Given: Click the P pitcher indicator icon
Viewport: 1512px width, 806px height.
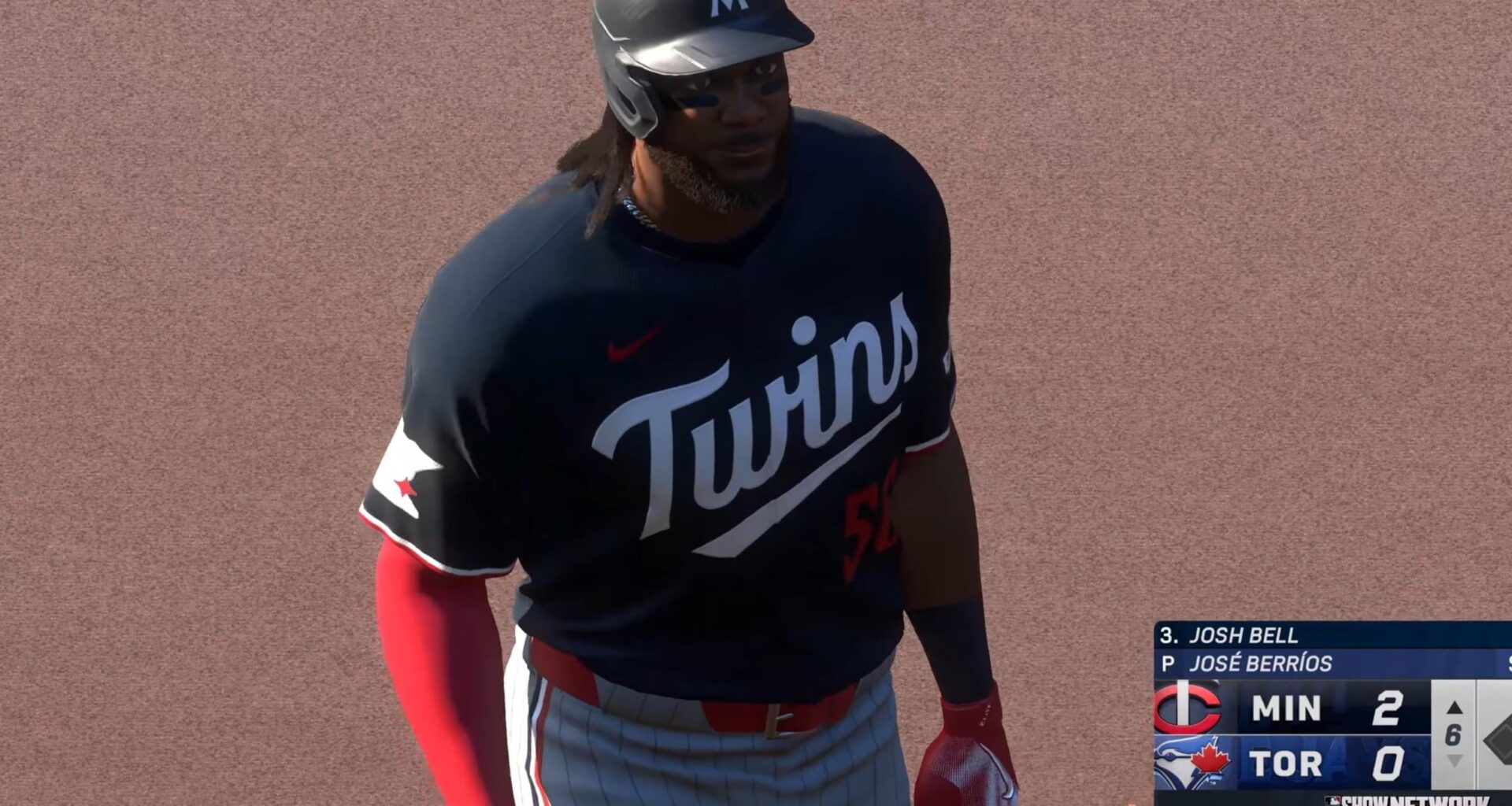Looking at the screenshot, I should [1167, 664].
